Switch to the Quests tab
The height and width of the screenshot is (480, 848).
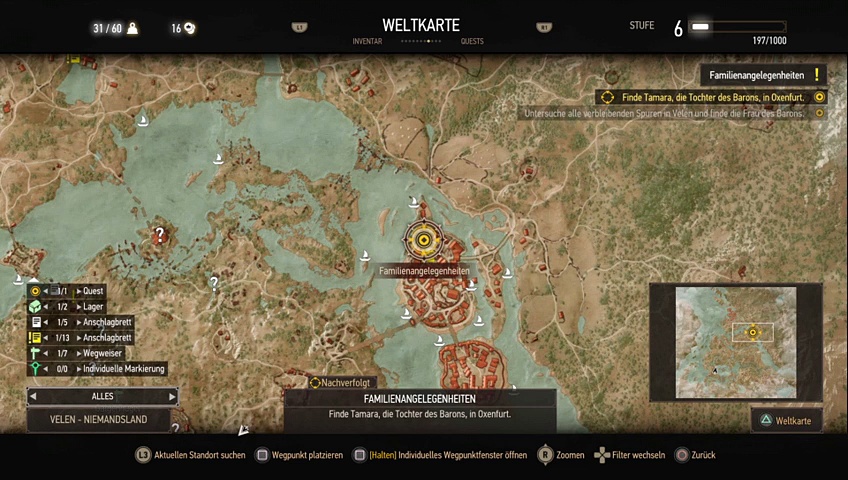coord(473,42)
